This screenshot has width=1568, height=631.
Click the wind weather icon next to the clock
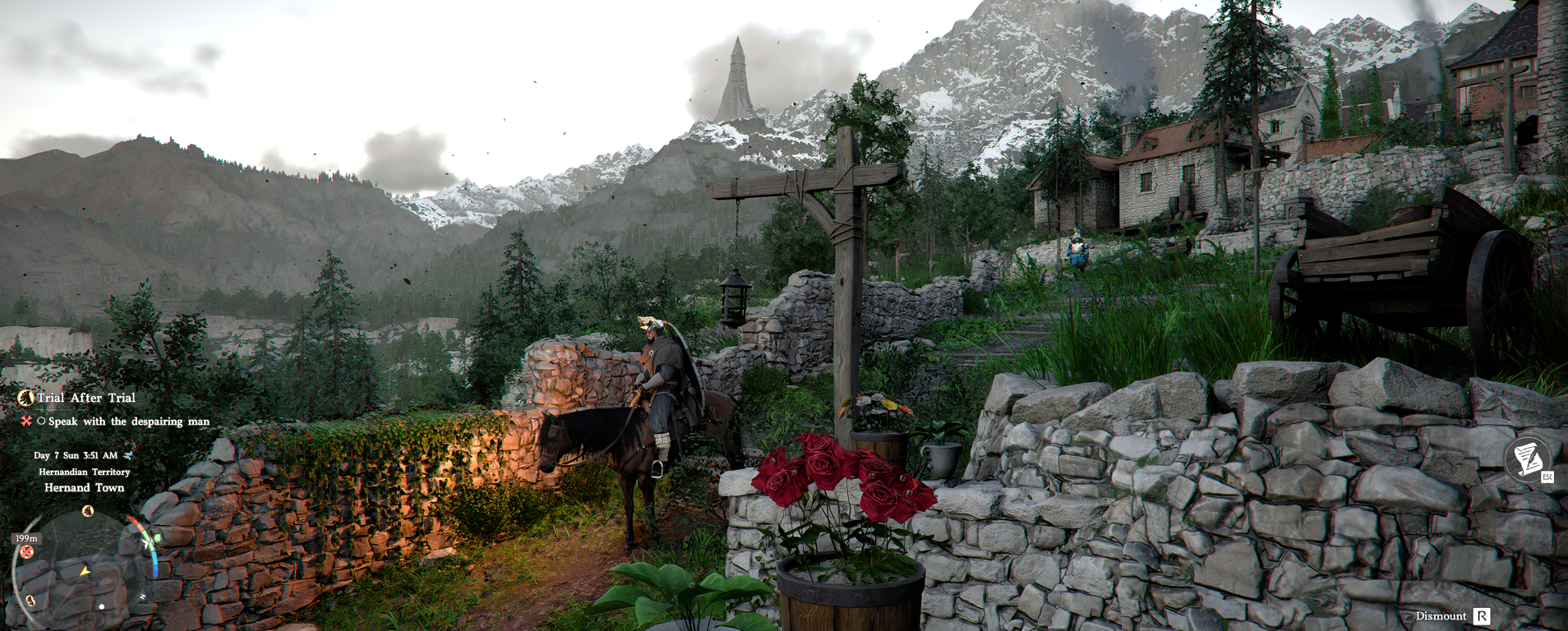click(127, 455)
